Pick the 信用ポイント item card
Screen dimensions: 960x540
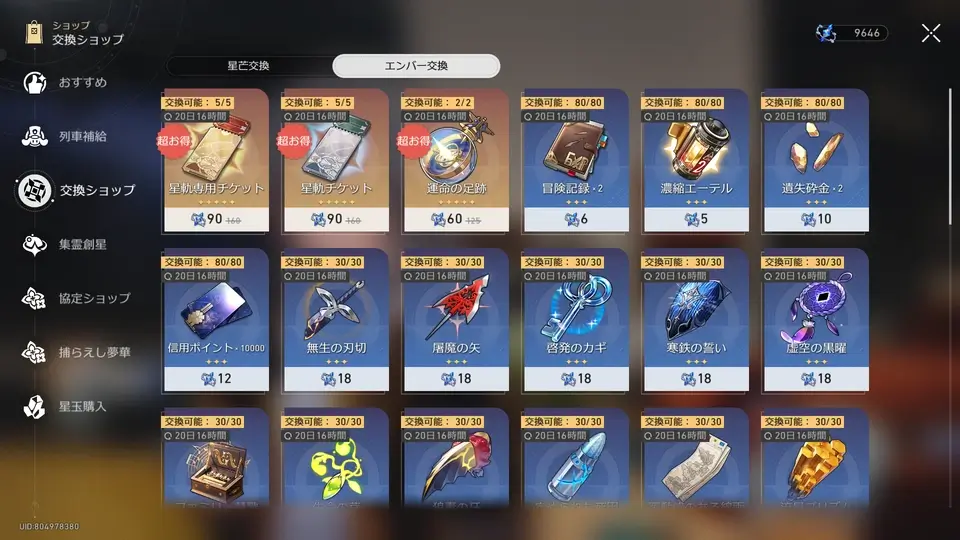pyautogui.click(x=214, y=320)
